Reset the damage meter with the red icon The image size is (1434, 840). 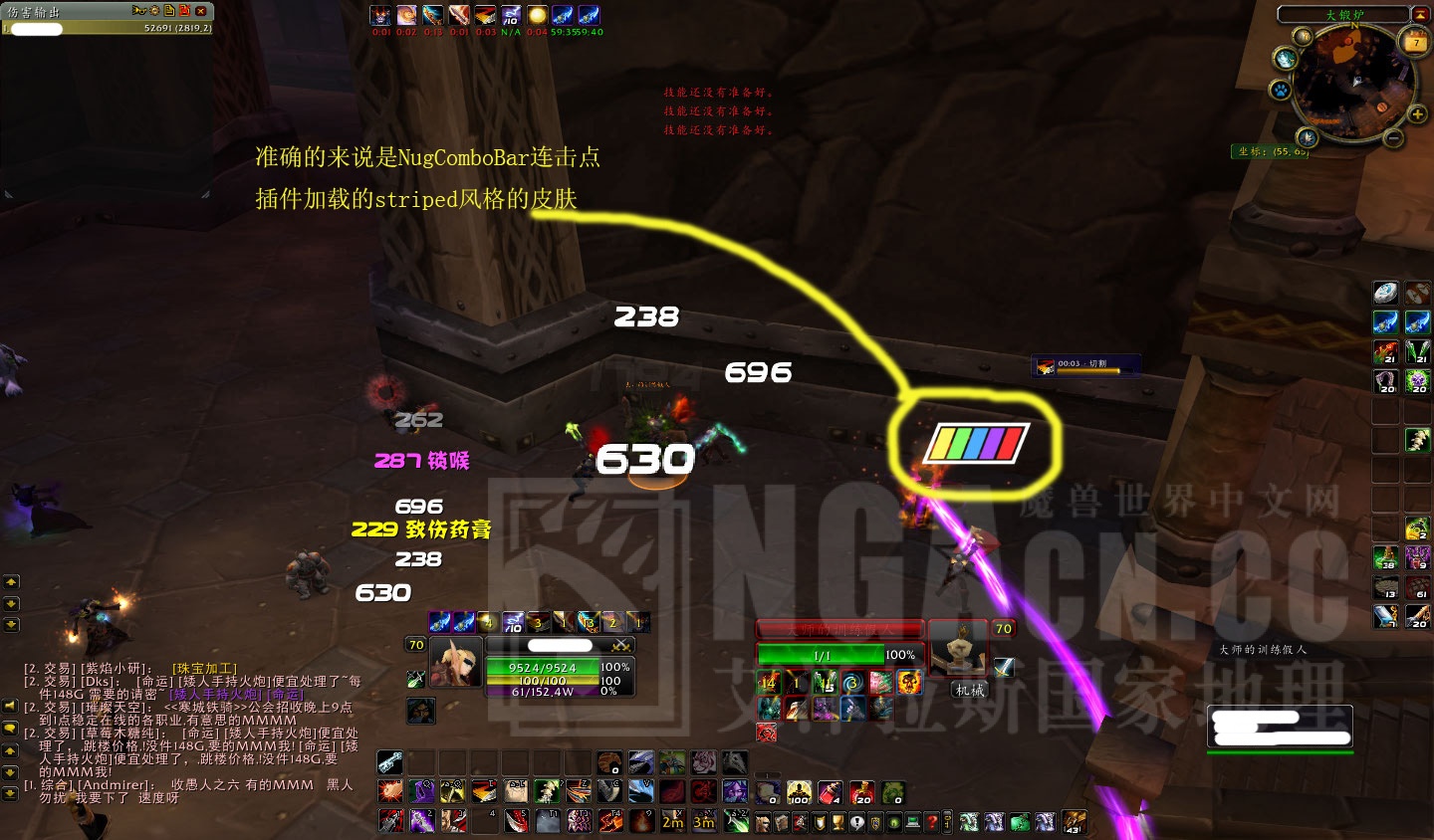[186, 11]
